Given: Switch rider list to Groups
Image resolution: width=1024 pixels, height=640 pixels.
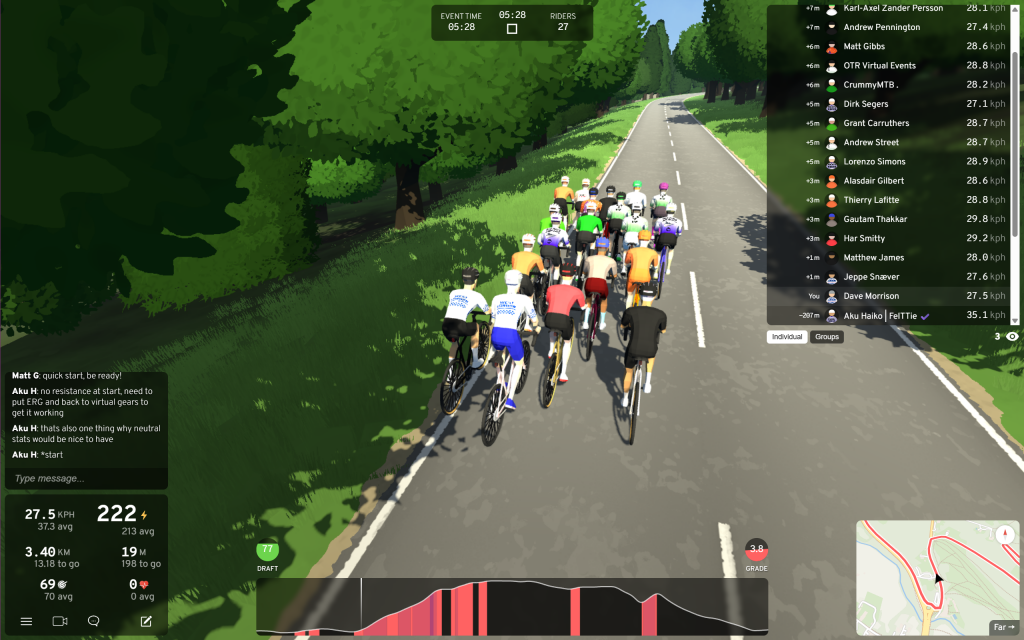Looking at the screenshot, I should click(x=827, y=337).
